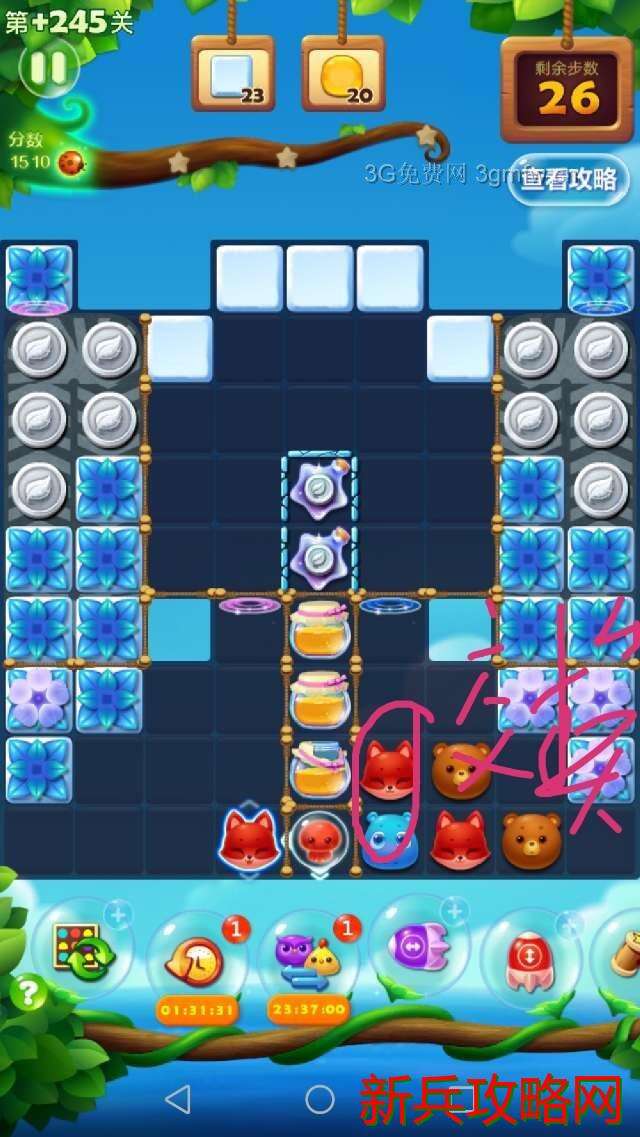Open help with the green question mark
Viewport: 640px width, 1137px height.
pos(30,993)
